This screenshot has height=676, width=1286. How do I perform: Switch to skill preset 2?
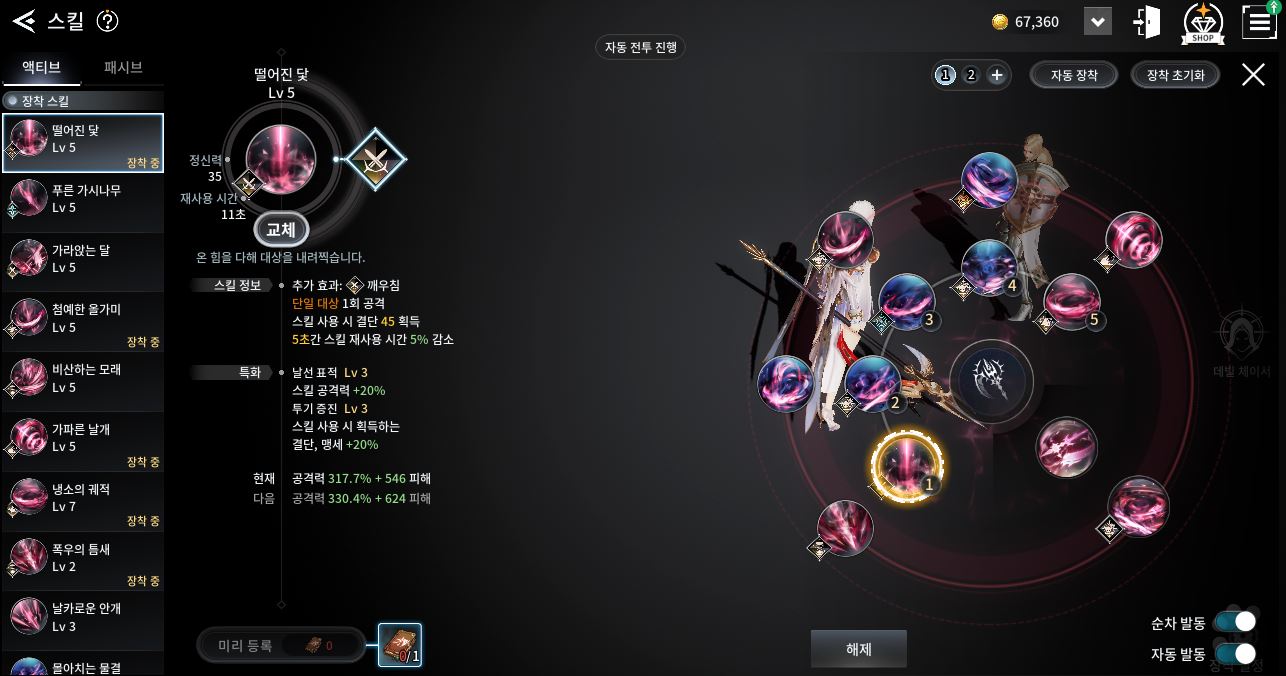(x=970, y=75)
